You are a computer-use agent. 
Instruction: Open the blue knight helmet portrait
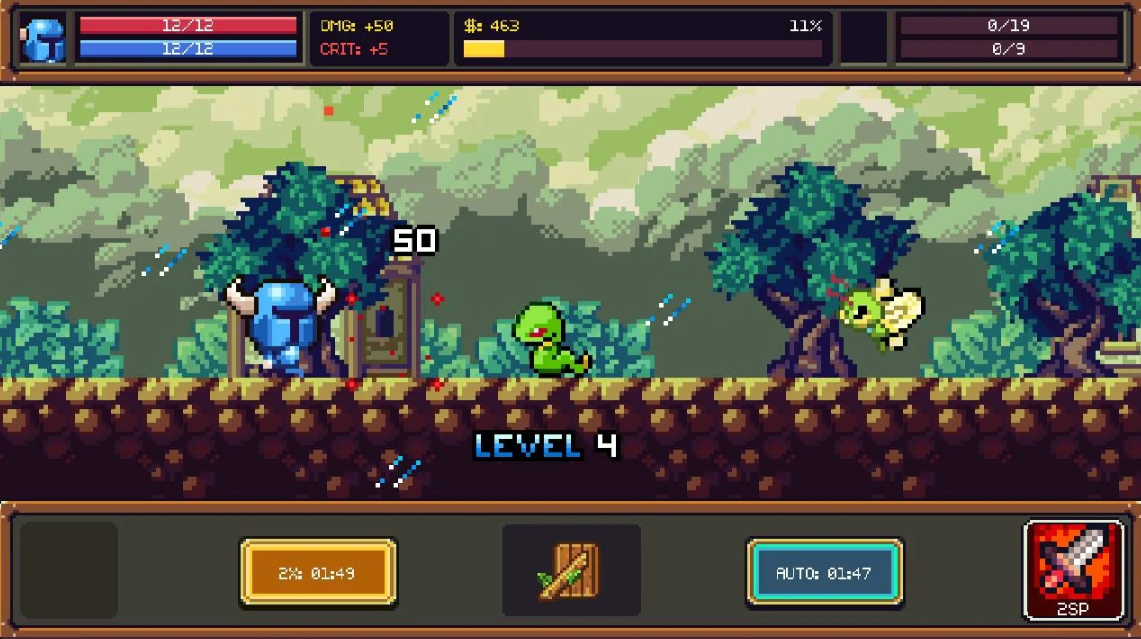pos(44,39)
